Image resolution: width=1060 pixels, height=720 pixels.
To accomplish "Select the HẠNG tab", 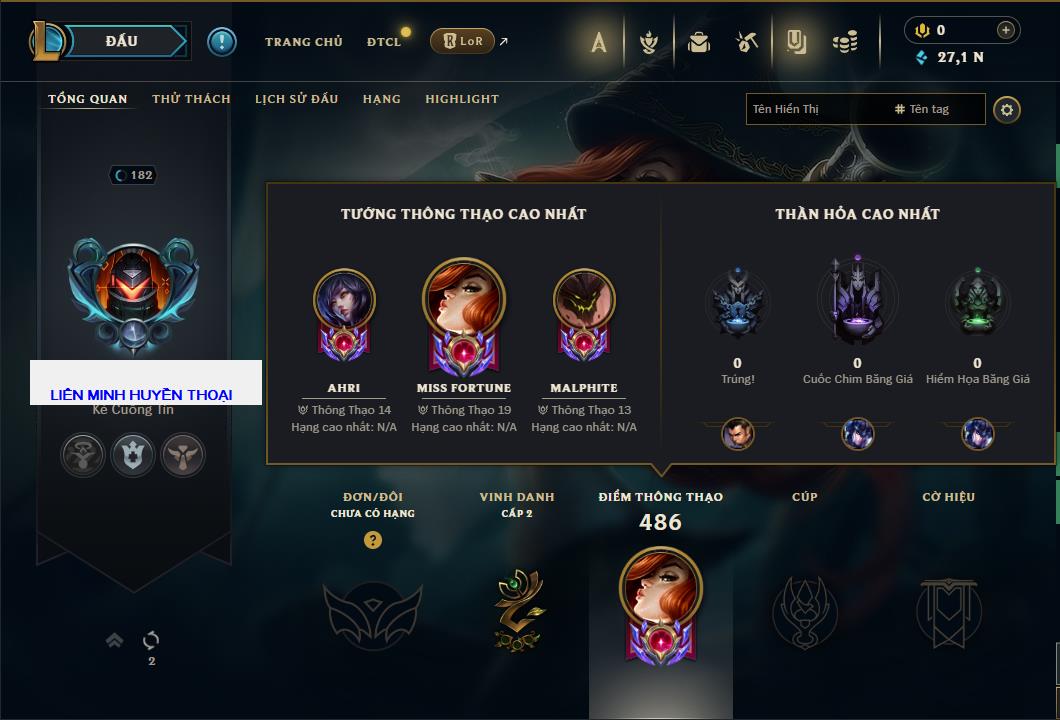I will [x=381, y=99].
